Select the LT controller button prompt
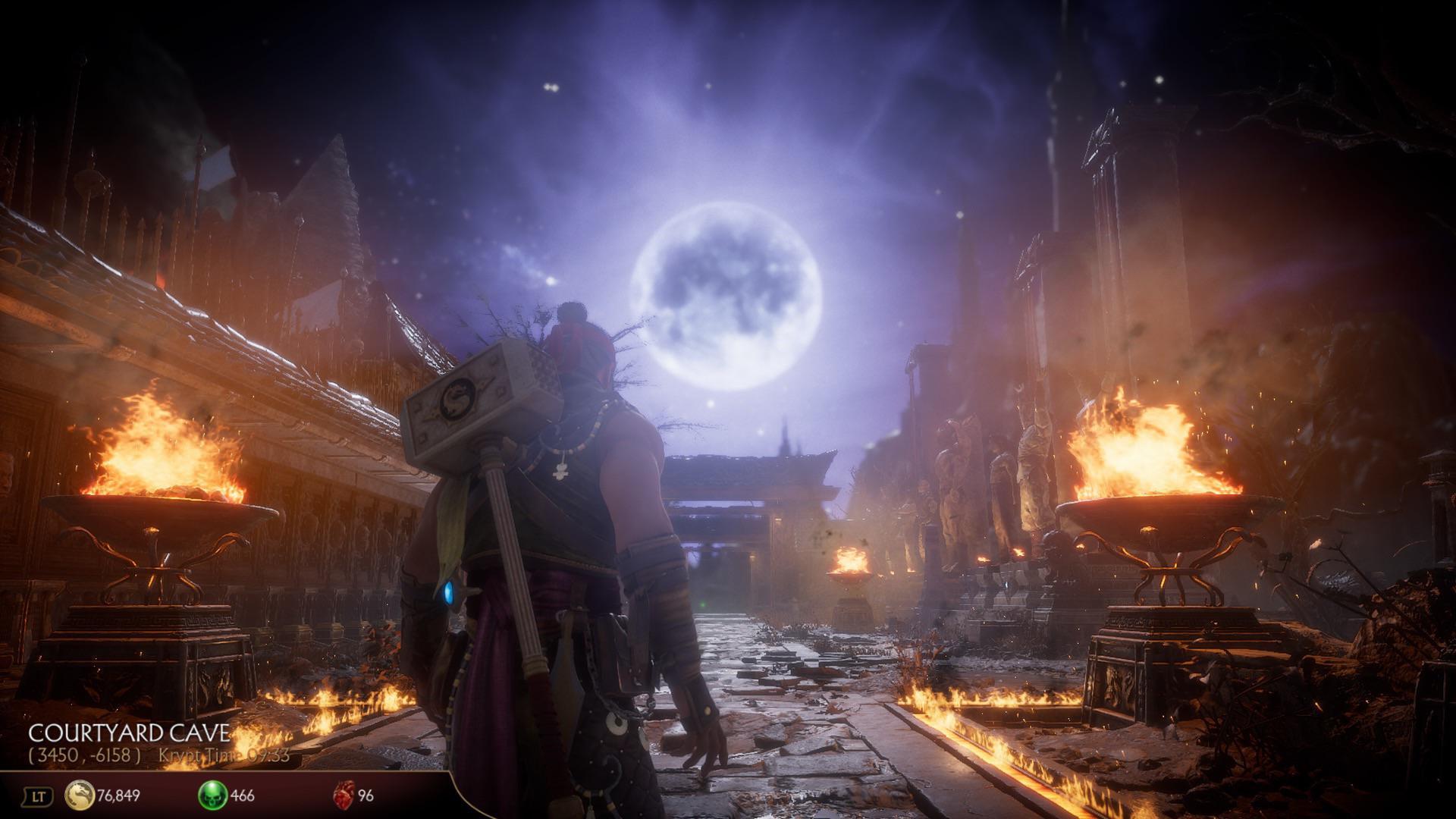Viewport: 1456px width, 819px height. (38, 793)
